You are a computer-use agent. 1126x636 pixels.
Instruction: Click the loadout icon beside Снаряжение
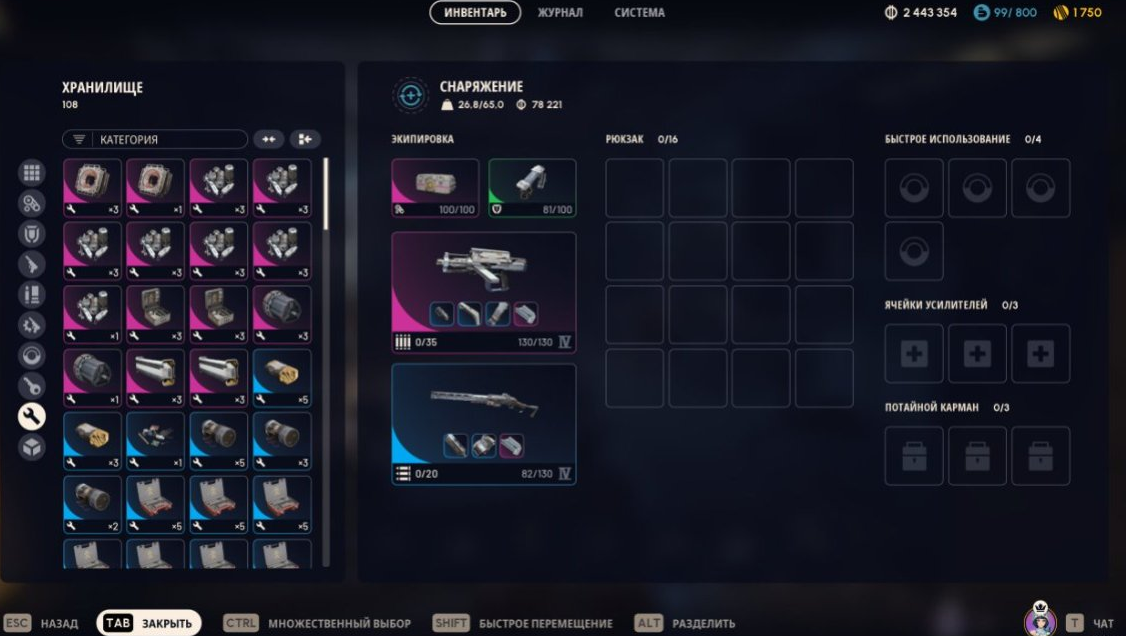click(410, 95)
